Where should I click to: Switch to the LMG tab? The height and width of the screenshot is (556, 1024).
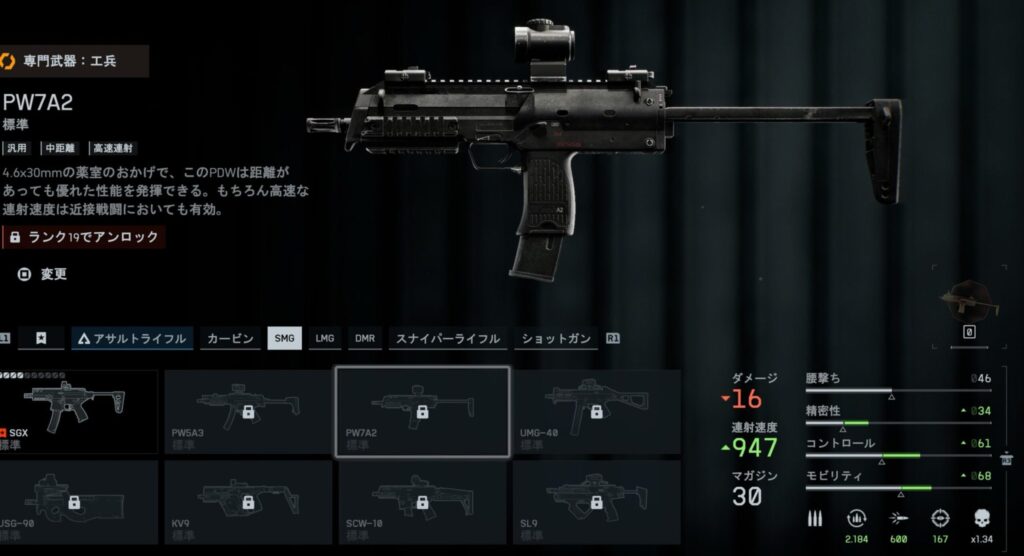[323, 338]
